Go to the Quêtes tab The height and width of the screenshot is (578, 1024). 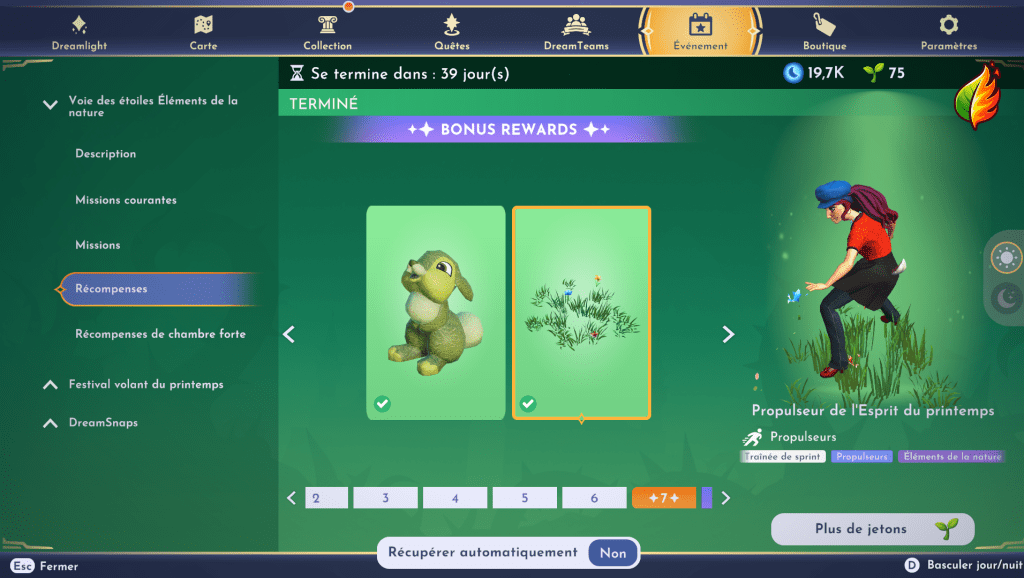tap(452, 32)
